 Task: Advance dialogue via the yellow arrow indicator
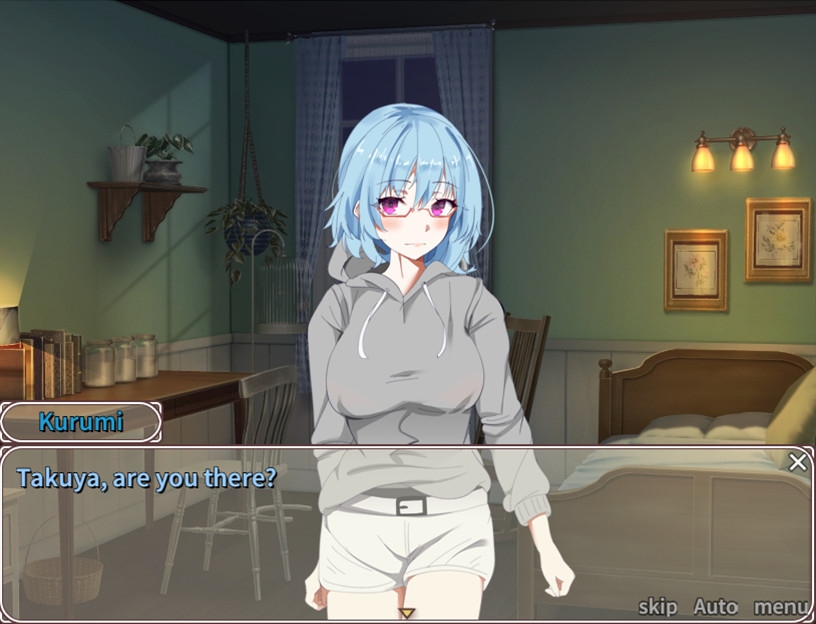click(x=406, y=613)
